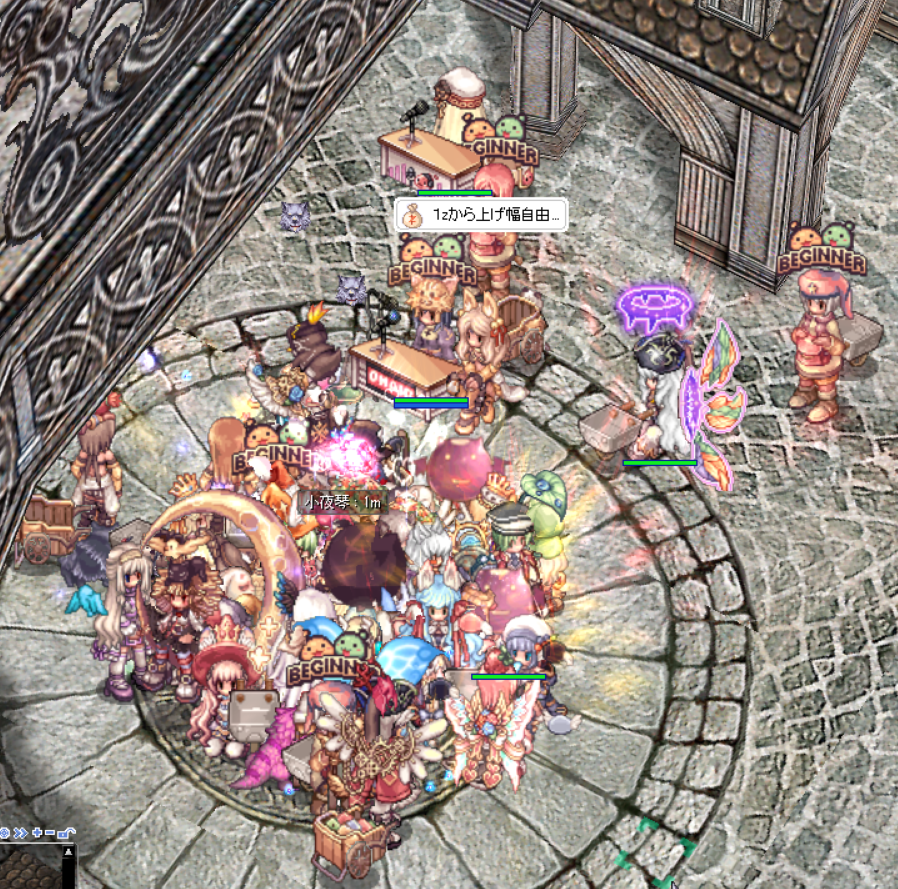Click the chat window gear settings icon
898x889 pixels.
5,832
